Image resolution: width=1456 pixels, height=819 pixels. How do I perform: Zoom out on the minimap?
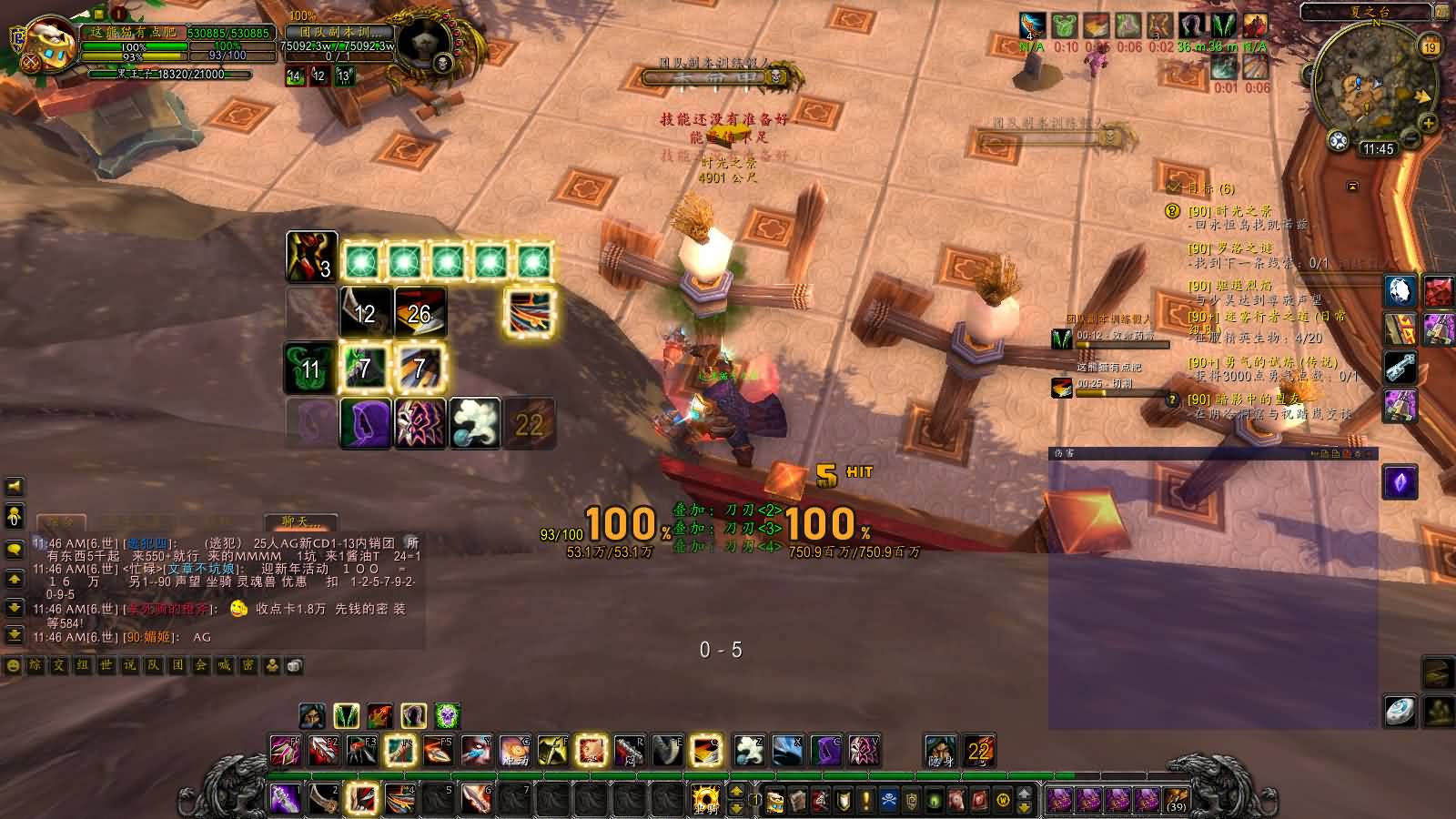(x=1410, y=138)
